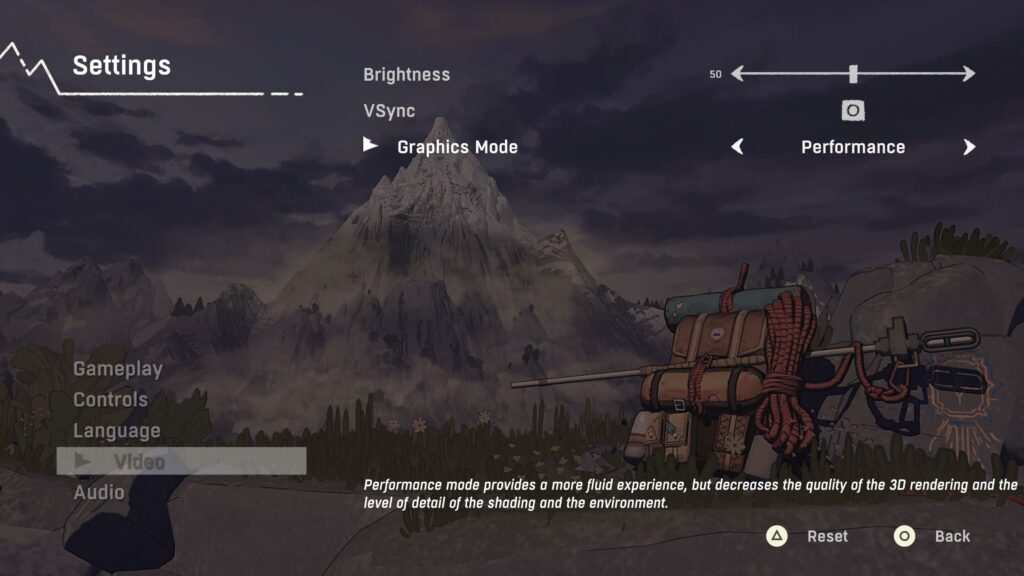Image resolution: width=1024 pixels, height=576 pixels.
Task: Advance Graphics Mode with the right arrow
Action: pos(968,147)
